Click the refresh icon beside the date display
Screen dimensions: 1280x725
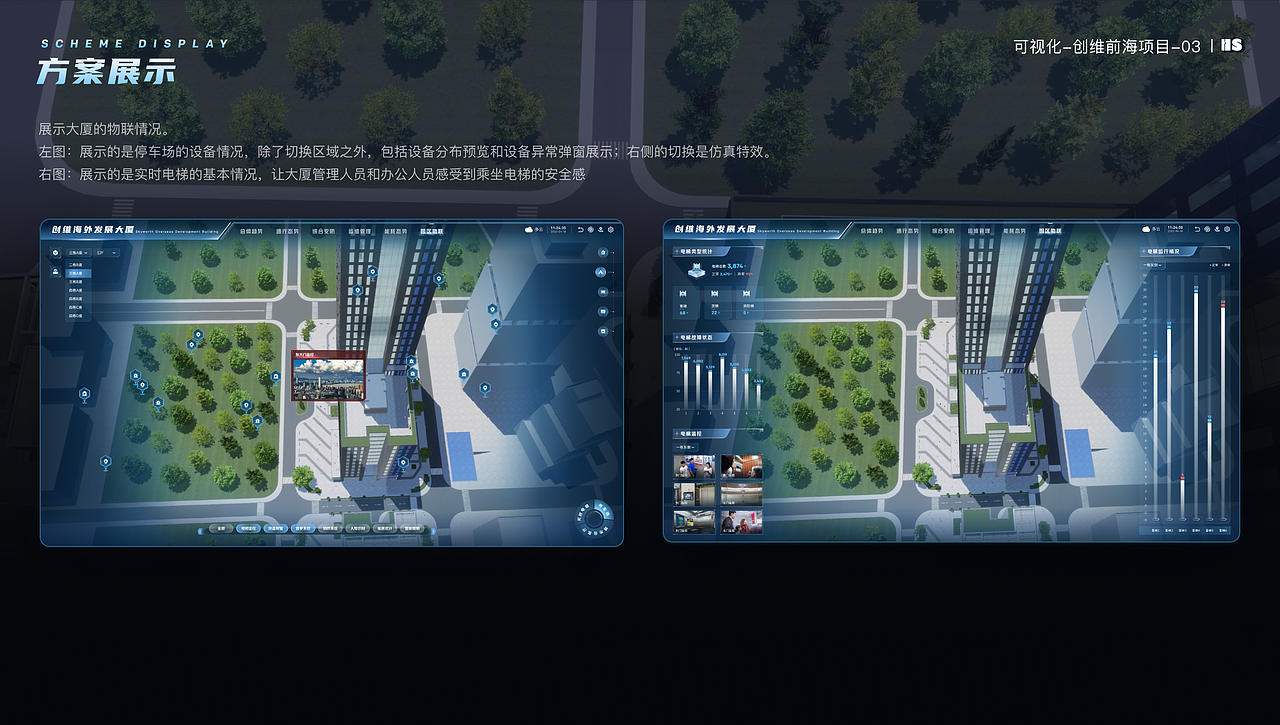(580, 228)
